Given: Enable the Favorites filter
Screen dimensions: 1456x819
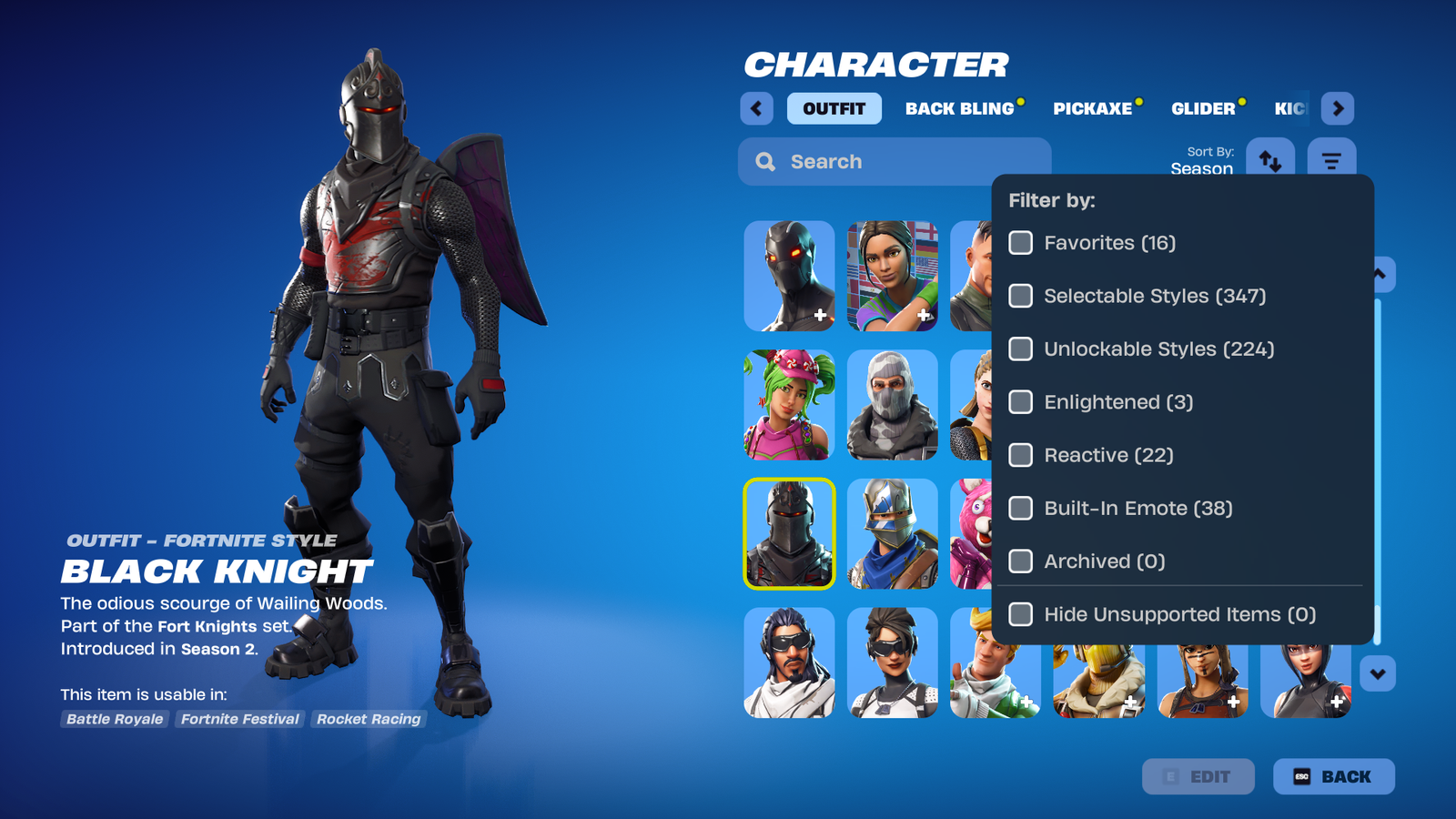Looking at the screenshot, I should point(1019,243).
